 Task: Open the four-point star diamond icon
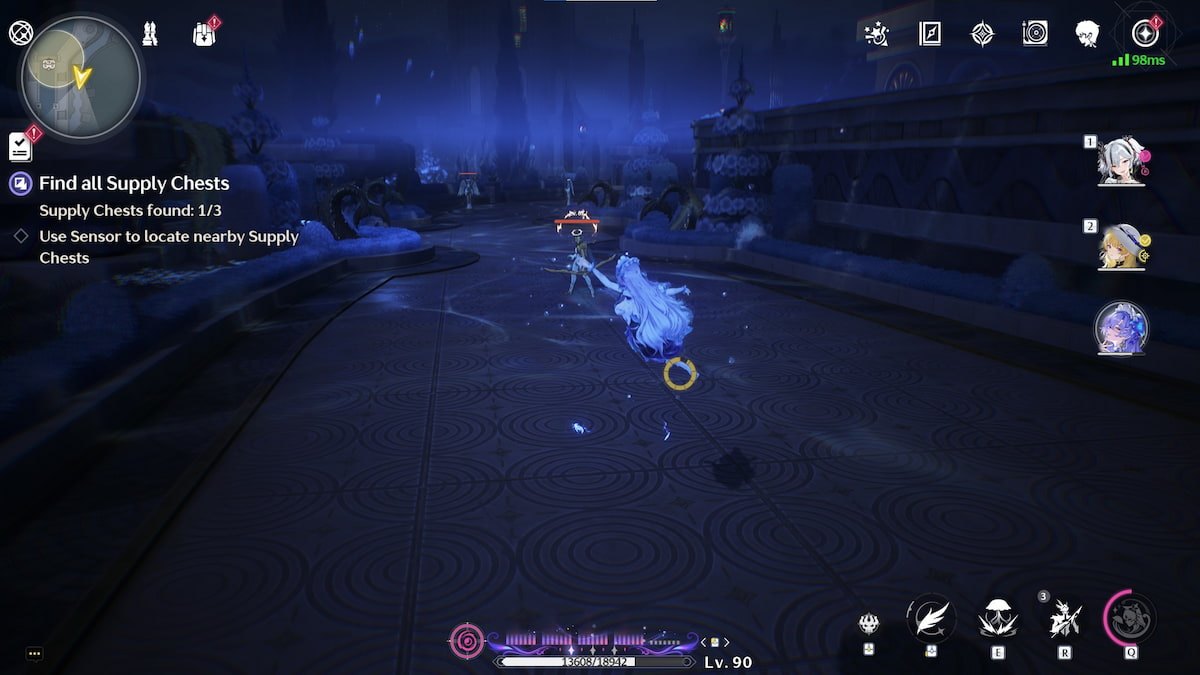[x=983, y=34]
